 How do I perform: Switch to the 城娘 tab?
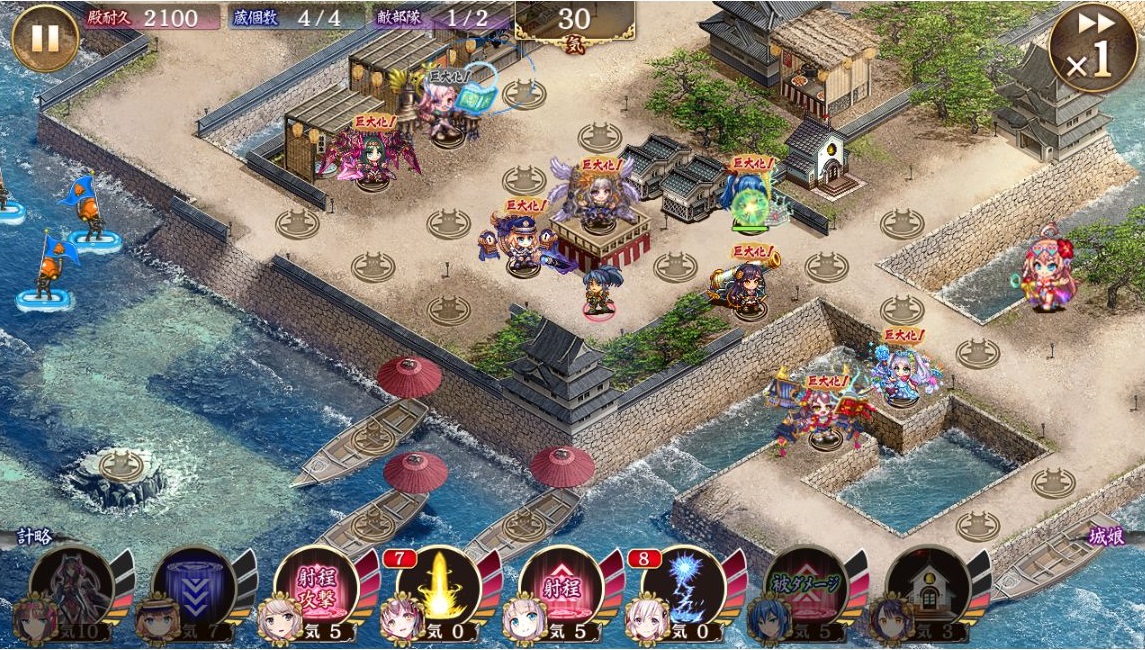pyautogui.click(x=1105, y=536)
